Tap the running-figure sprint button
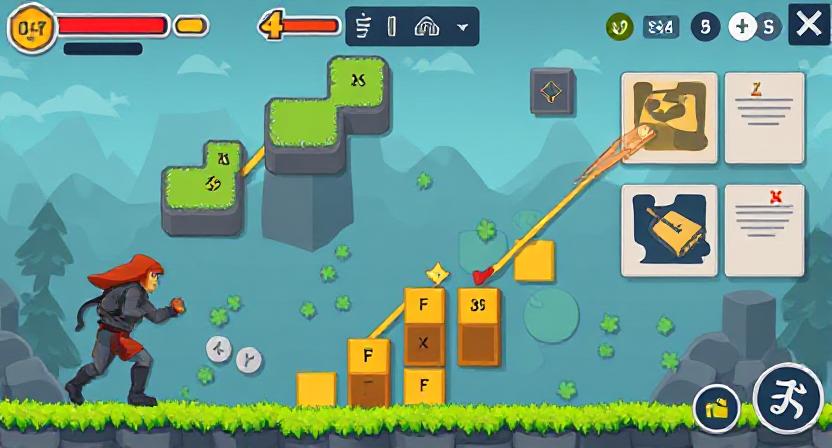The height and width of the screenshot is (448, 832). 788,398
